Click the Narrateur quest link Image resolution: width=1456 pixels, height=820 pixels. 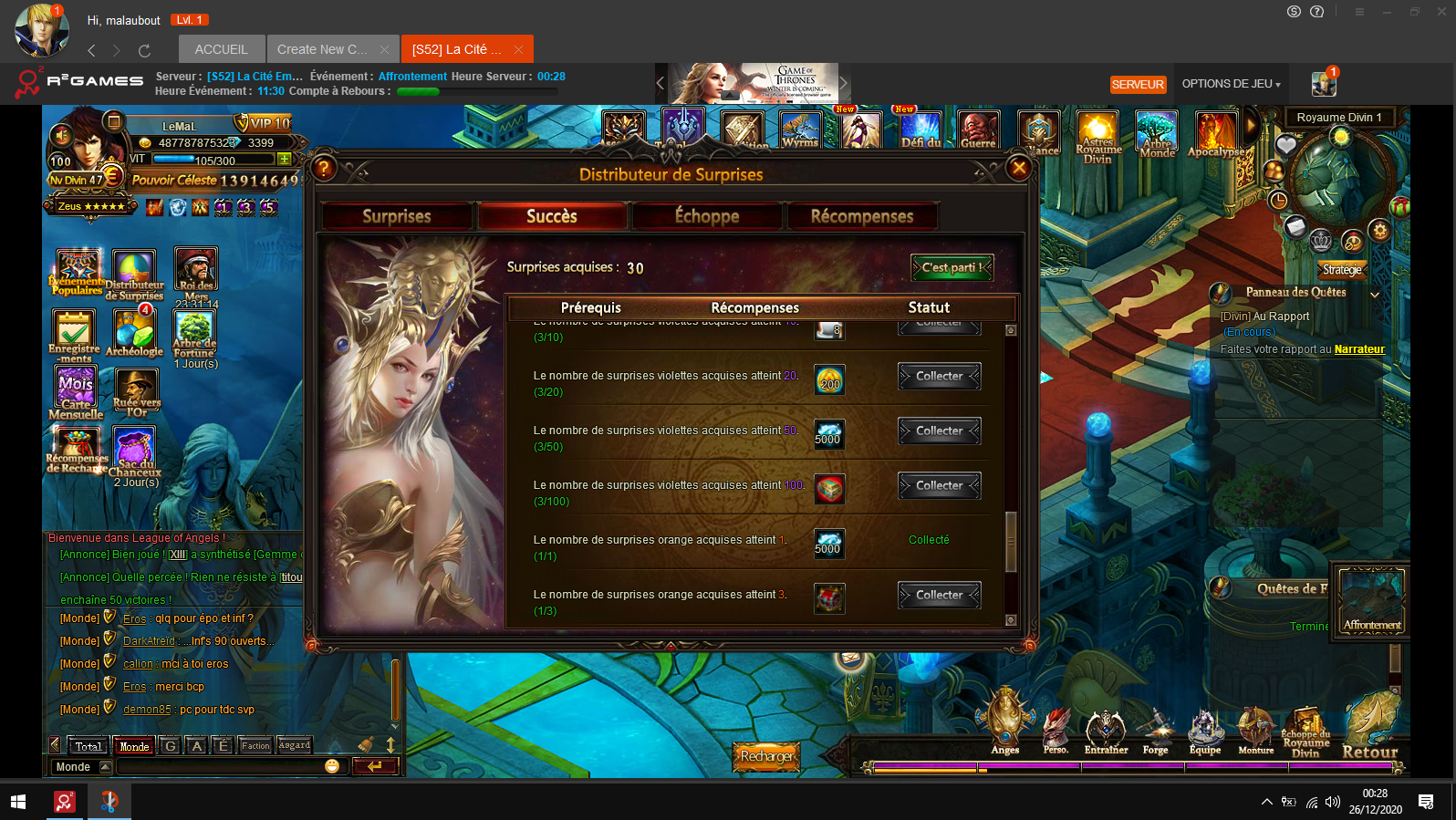[x=1359, y=349]
